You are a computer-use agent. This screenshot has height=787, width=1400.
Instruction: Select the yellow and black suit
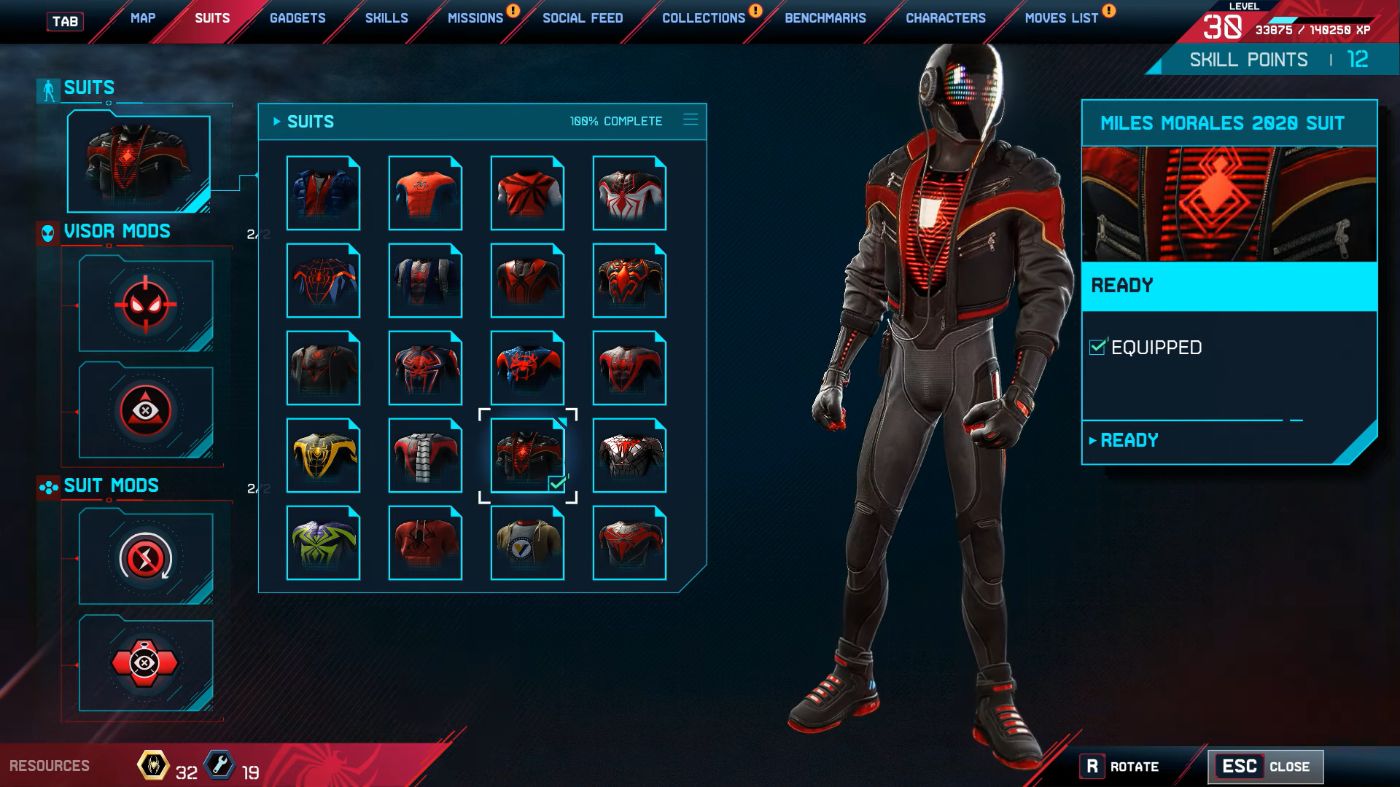click(323, 456)
